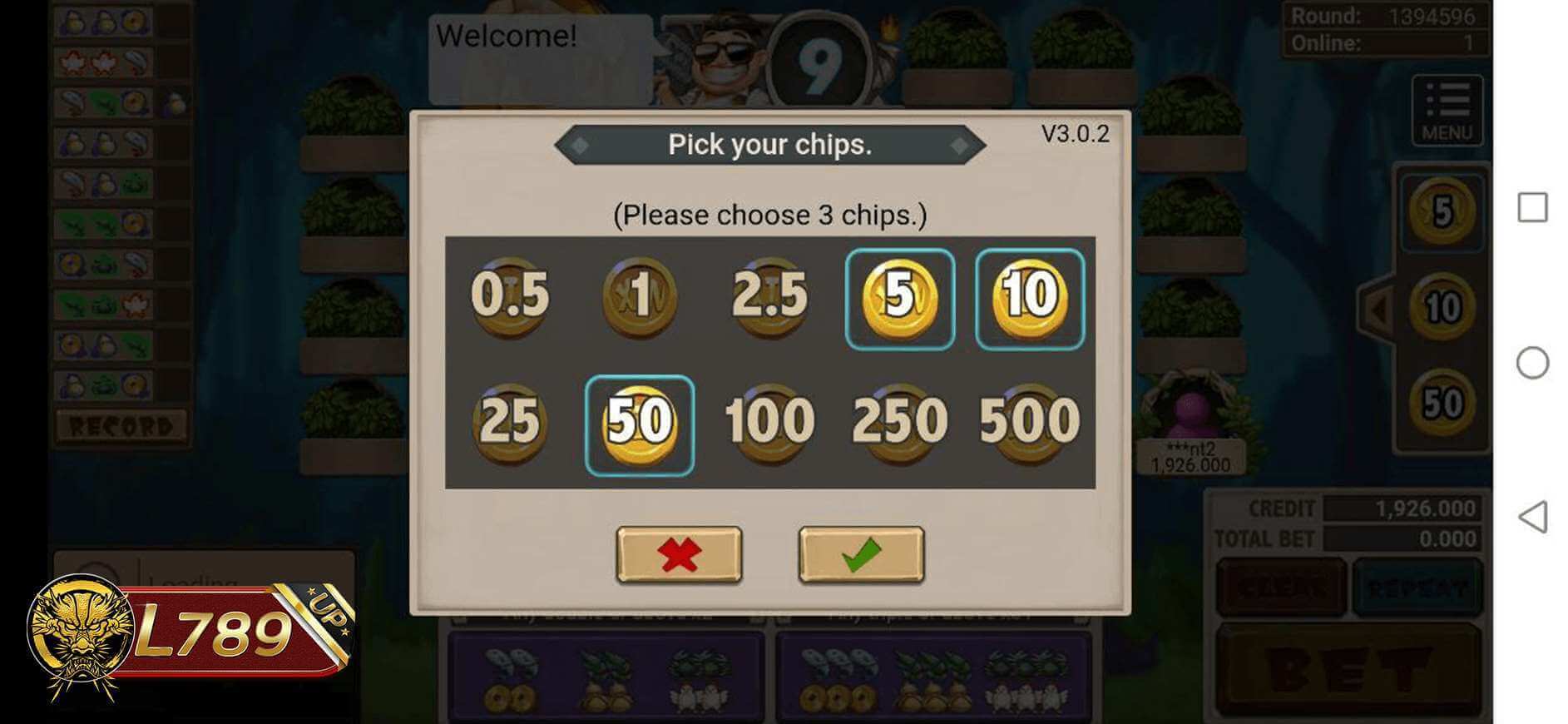Select the 100 chip
The height and width of the screenshot is (724, 1568).
tap(769, 422)
